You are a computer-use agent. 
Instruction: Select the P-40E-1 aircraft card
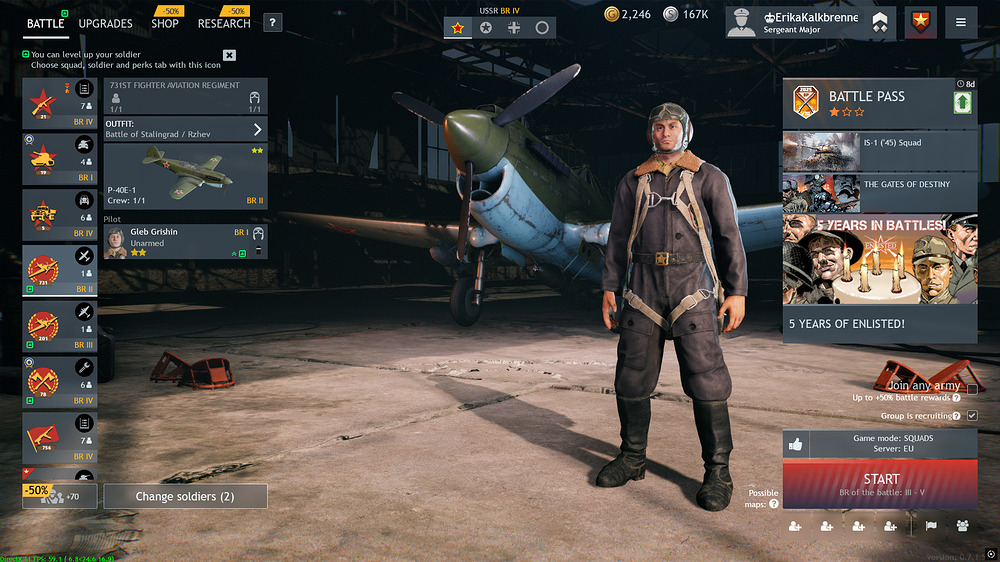186,176
